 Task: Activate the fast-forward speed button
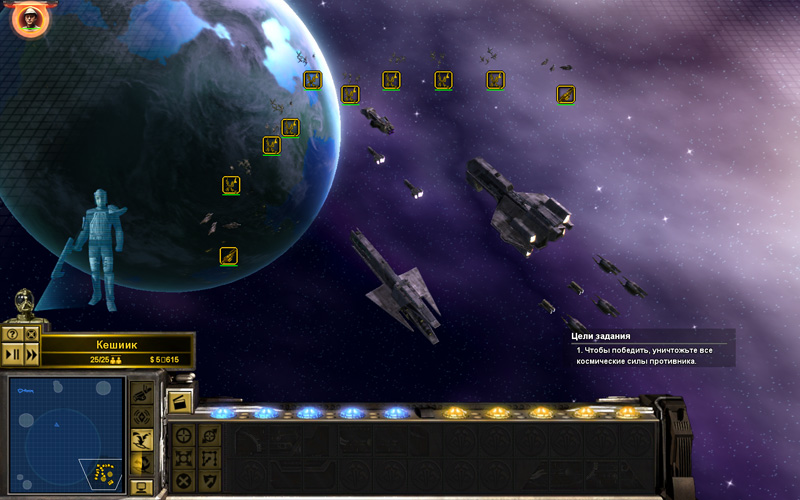pos(31,354)
